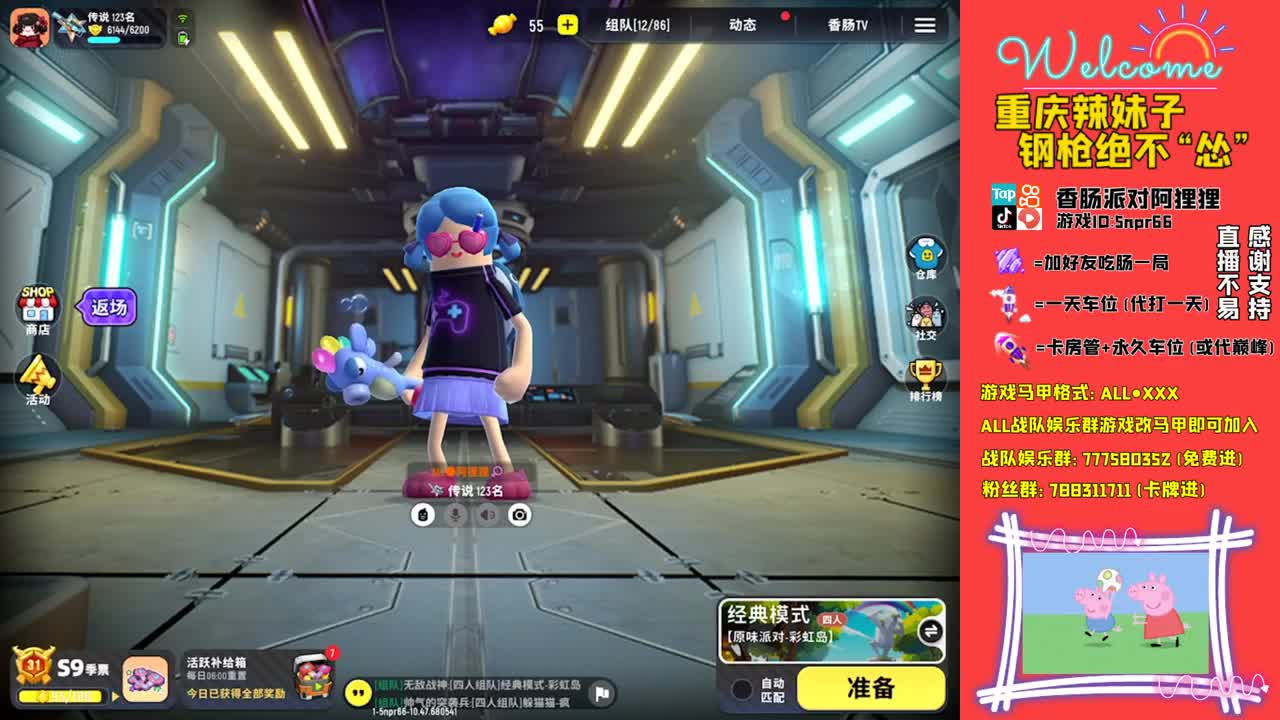Click the candy currency + to add more

tap(567, 25)
